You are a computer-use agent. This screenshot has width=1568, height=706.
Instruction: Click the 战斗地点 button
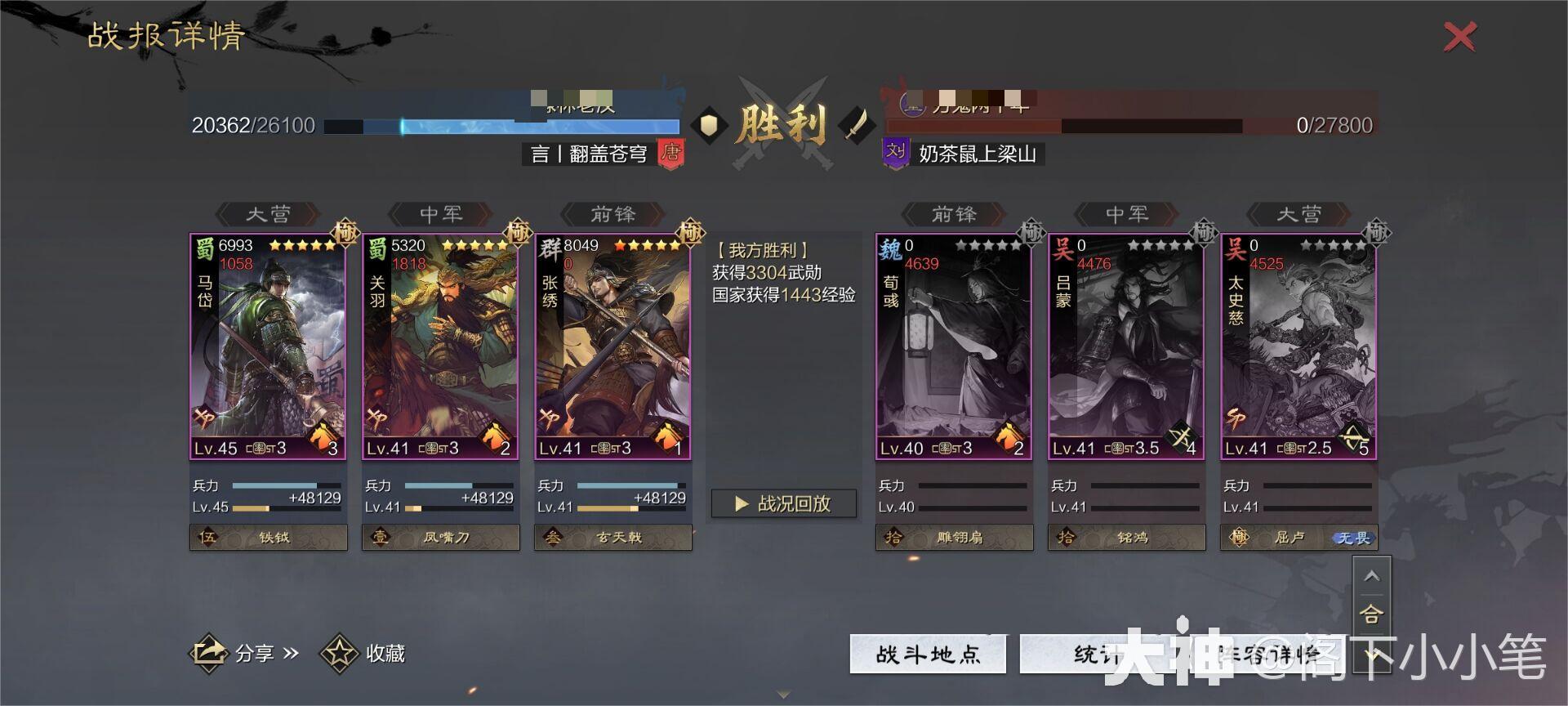(x=927, y=653)
